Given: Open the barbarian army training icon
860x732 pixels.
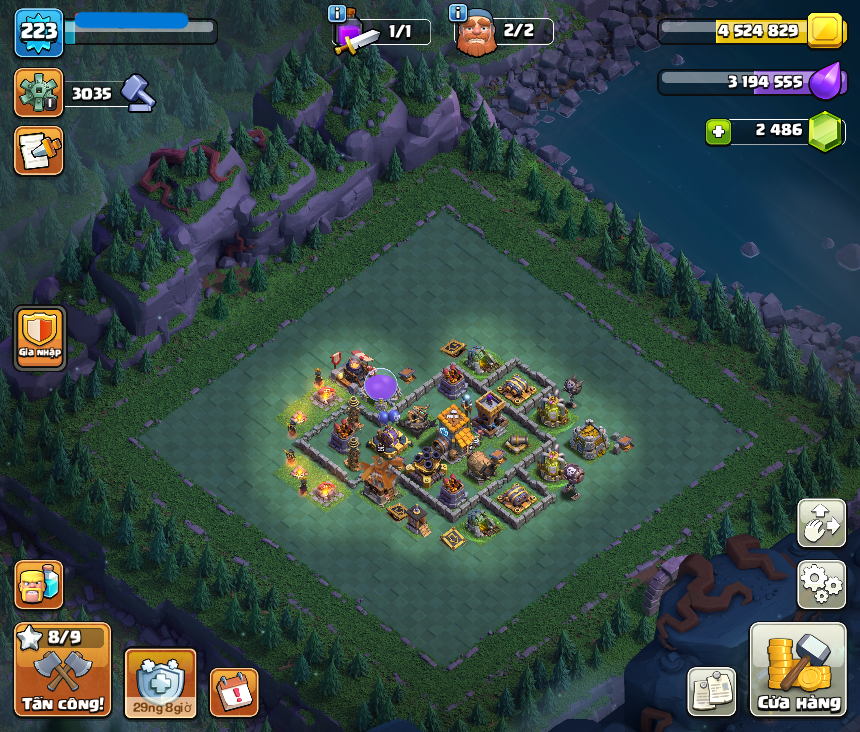Looking at the screenshot, I should [x=39, y=585].
